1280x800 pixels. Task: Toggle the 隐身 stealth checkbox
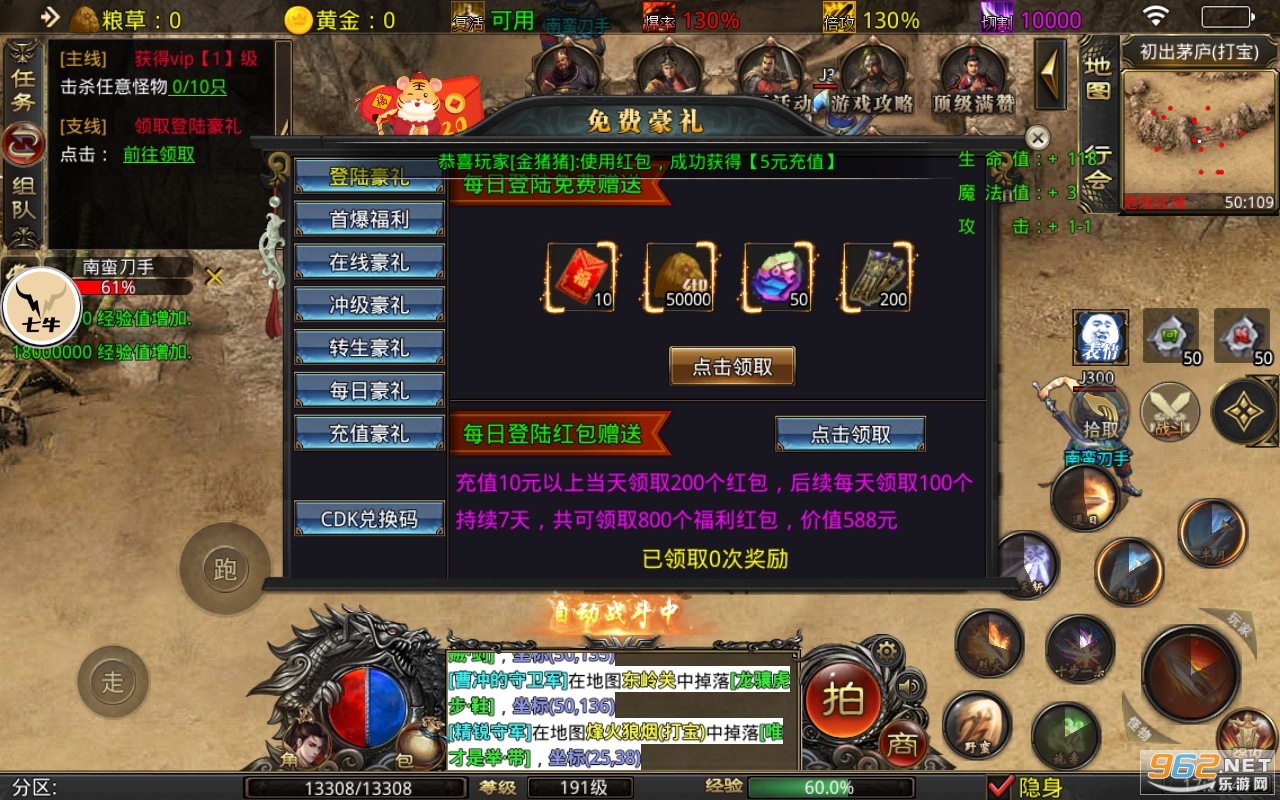pyautogui.click(x=1002, y=785)
